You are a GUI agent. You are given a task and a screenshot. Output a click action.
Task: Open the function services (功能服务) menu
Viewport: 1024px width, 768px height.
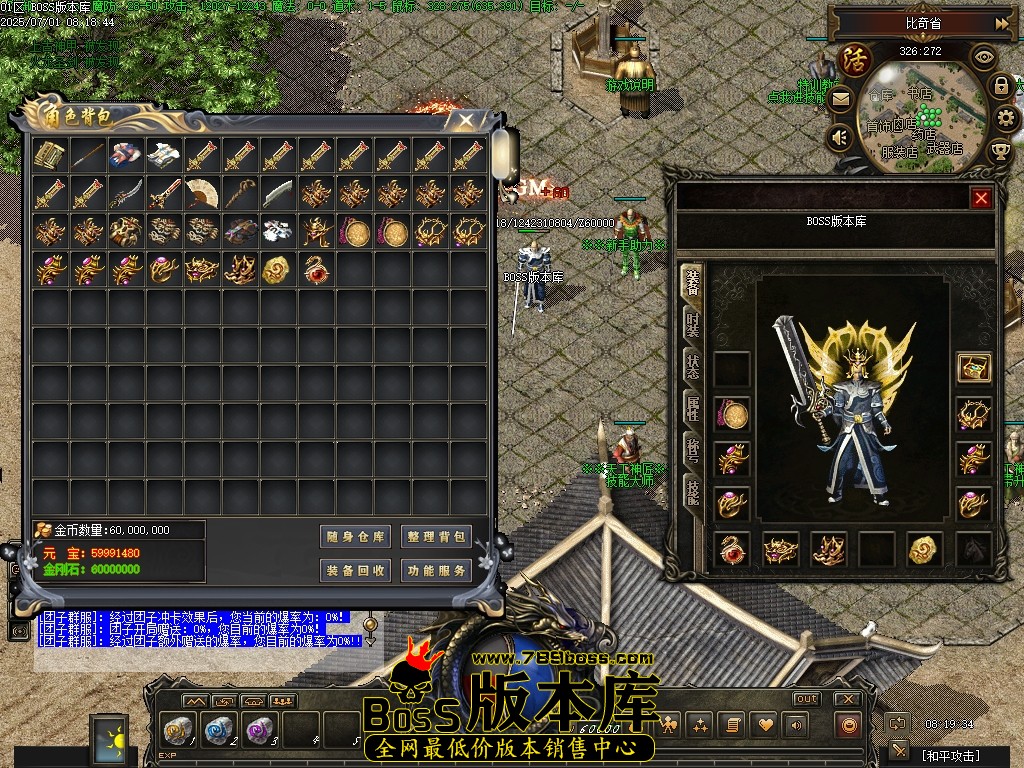click(436, 571)
